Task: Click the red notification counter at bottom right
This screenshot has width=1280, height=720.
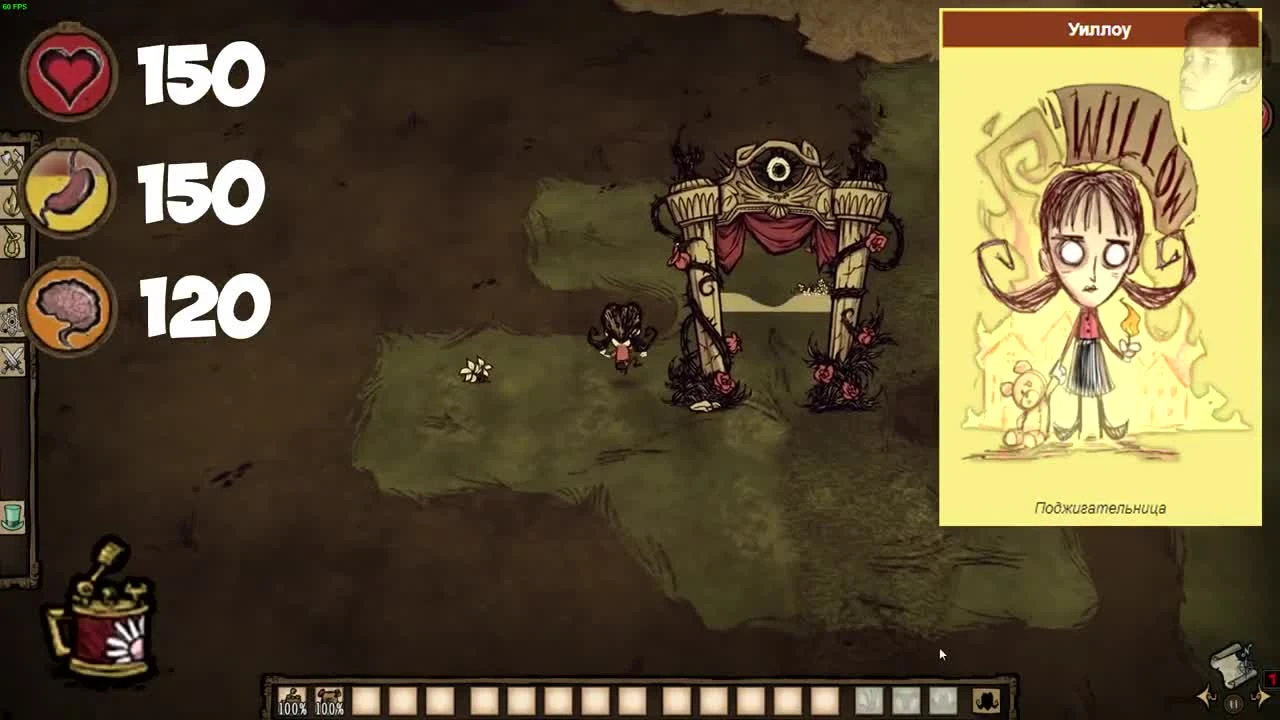Action: coord(1271,678)
